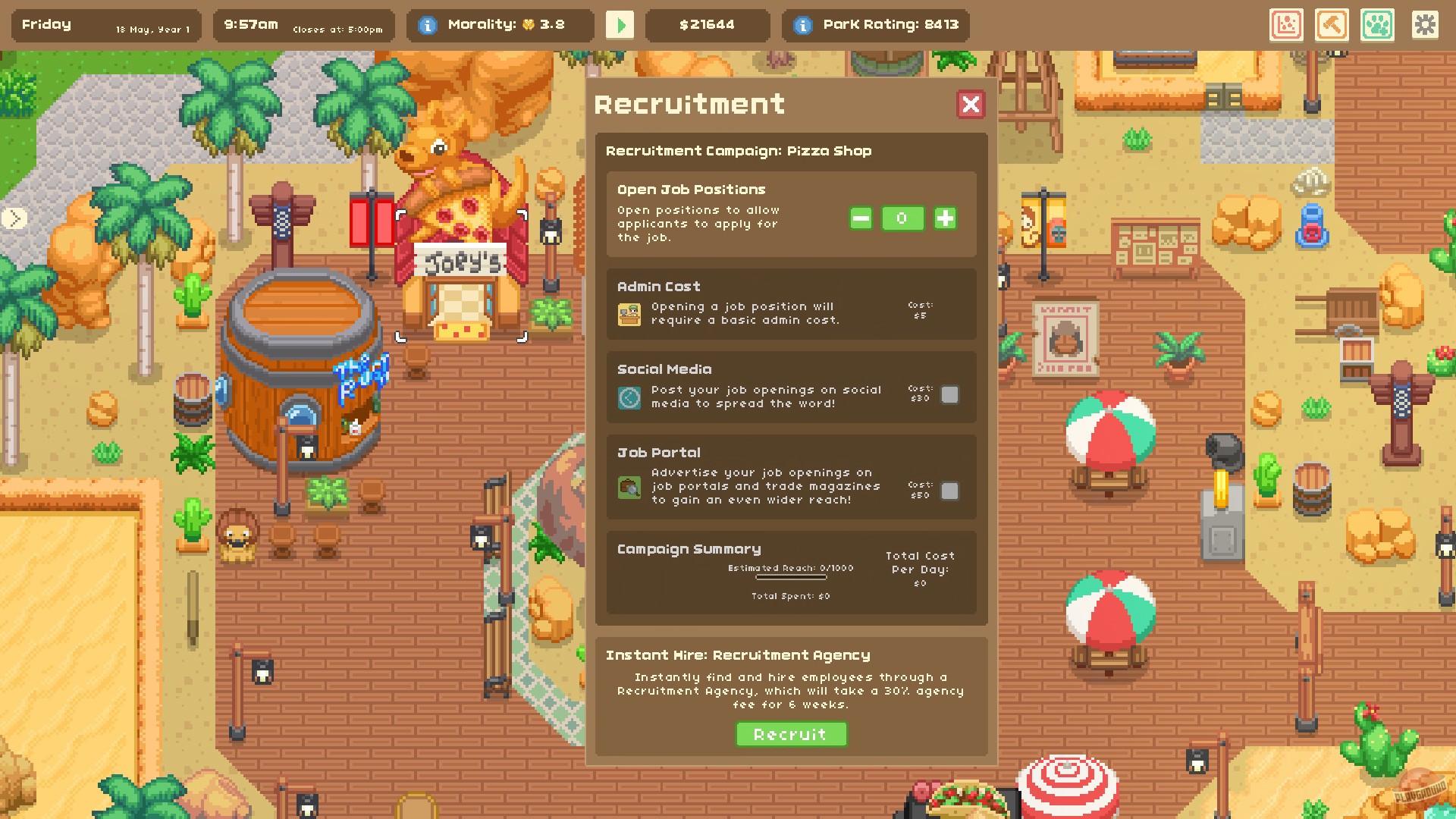Enable Job Portal advertising
This screenshot has width=1456, height=819.
pyautogui.click(x=950, y=491)
